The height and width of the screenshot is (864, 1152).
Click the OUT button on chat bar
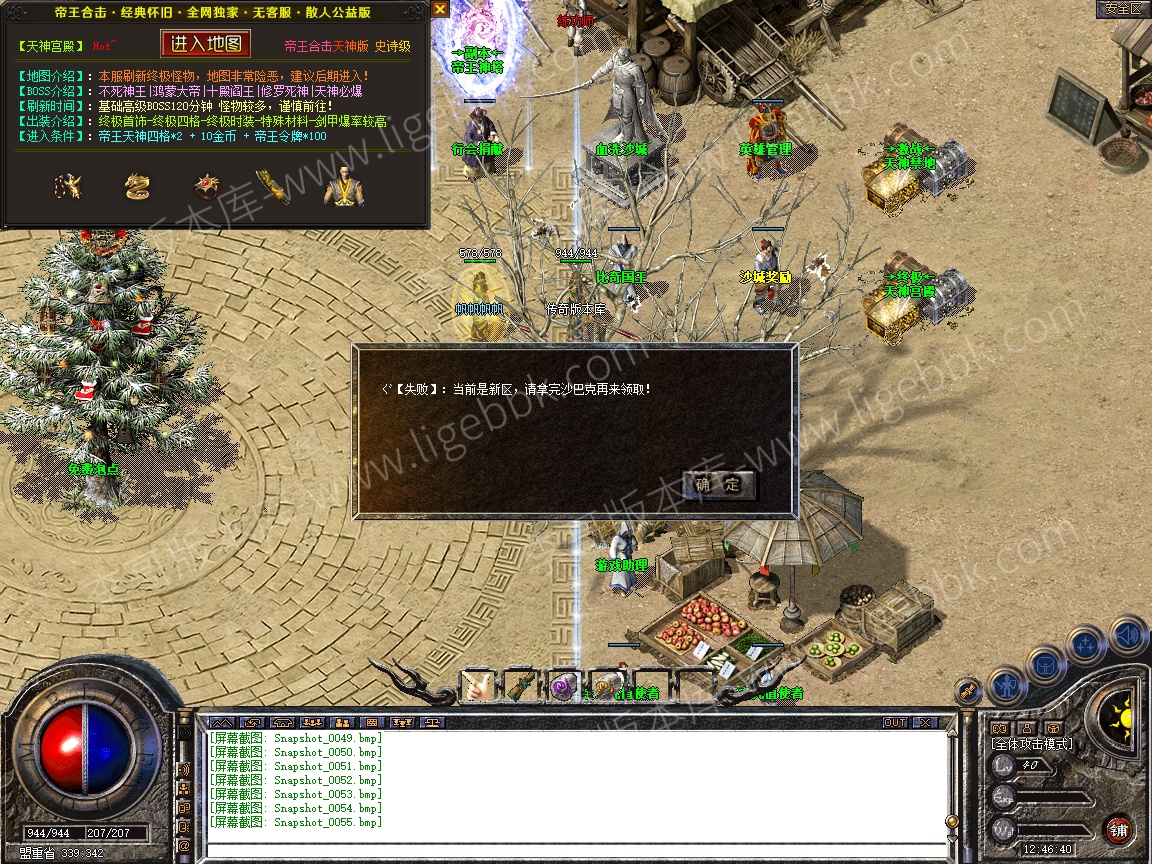click(x=894, y=722)
